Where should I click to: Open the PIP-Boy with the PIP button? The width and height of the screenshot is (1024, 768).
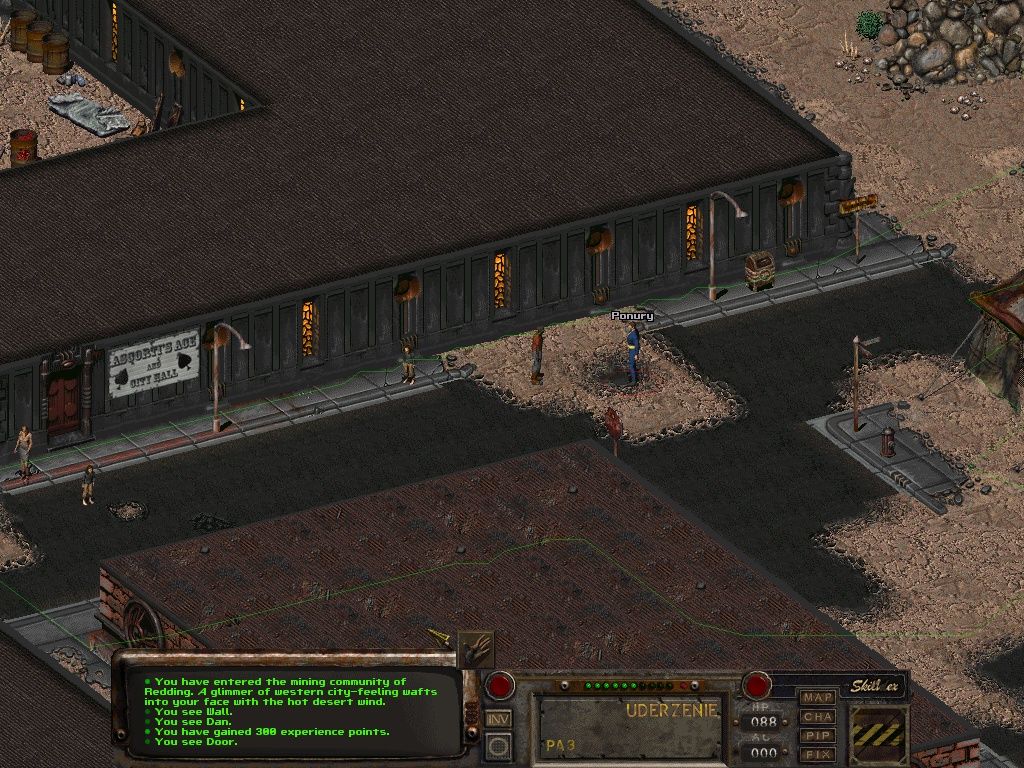818,736
